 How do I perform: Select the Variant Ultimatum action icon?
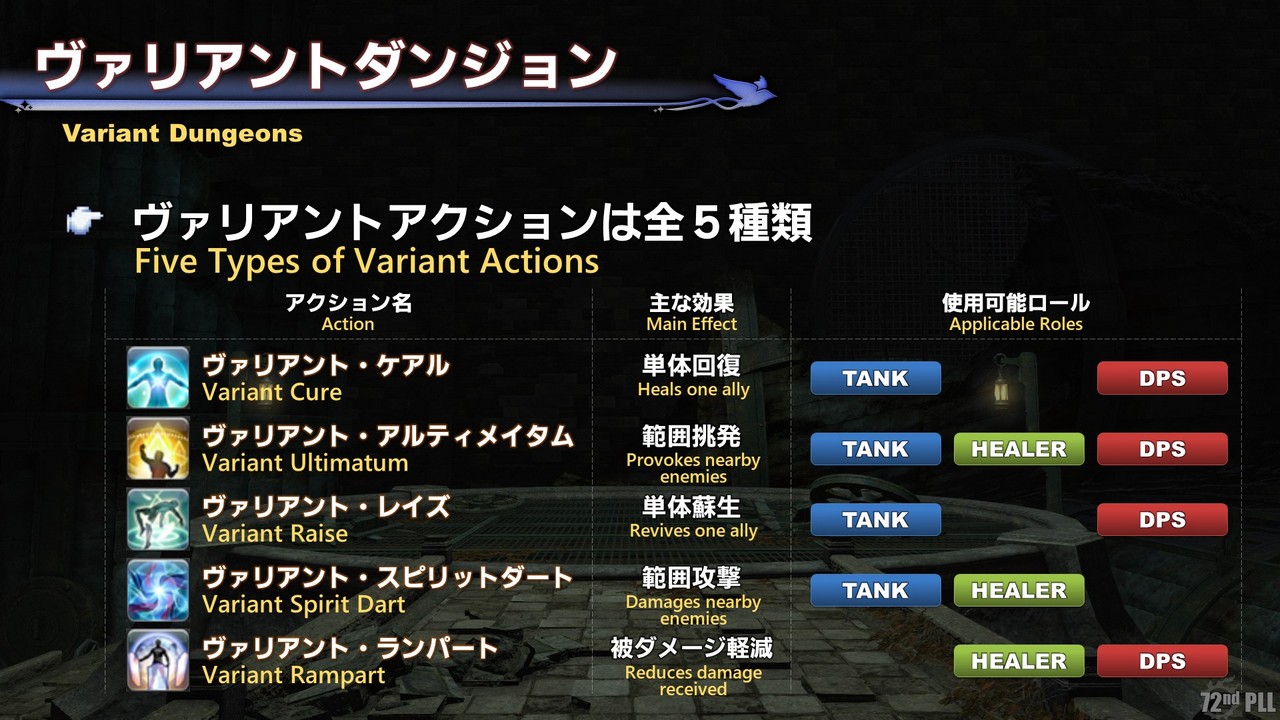158,448
